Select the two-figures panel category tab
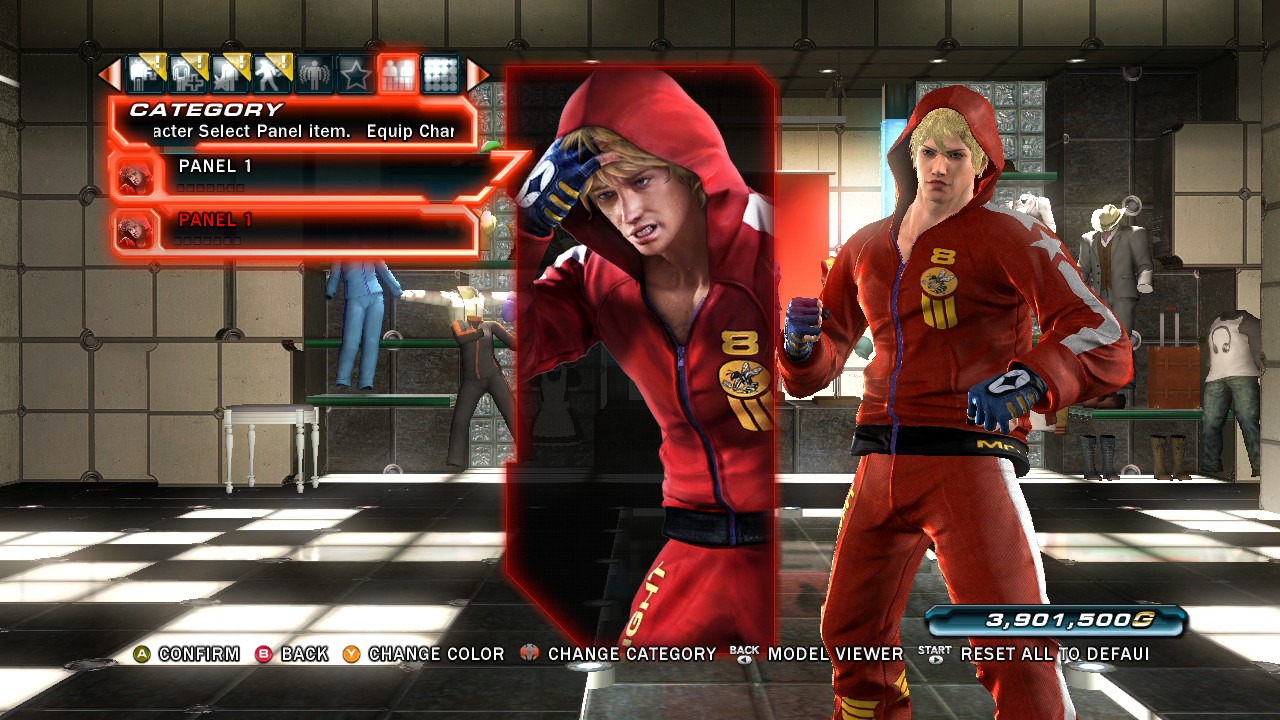The width and height of the screenshot is (1280, 720). point(397,74)
